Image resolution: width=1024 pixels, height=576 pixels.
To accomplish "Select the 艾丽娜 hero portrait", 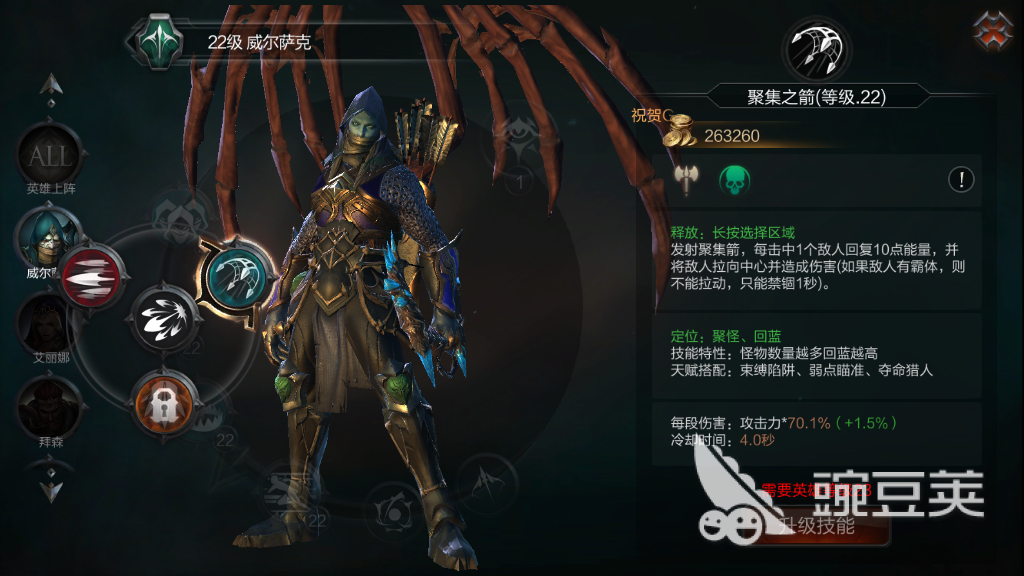I will click(47, 322).
